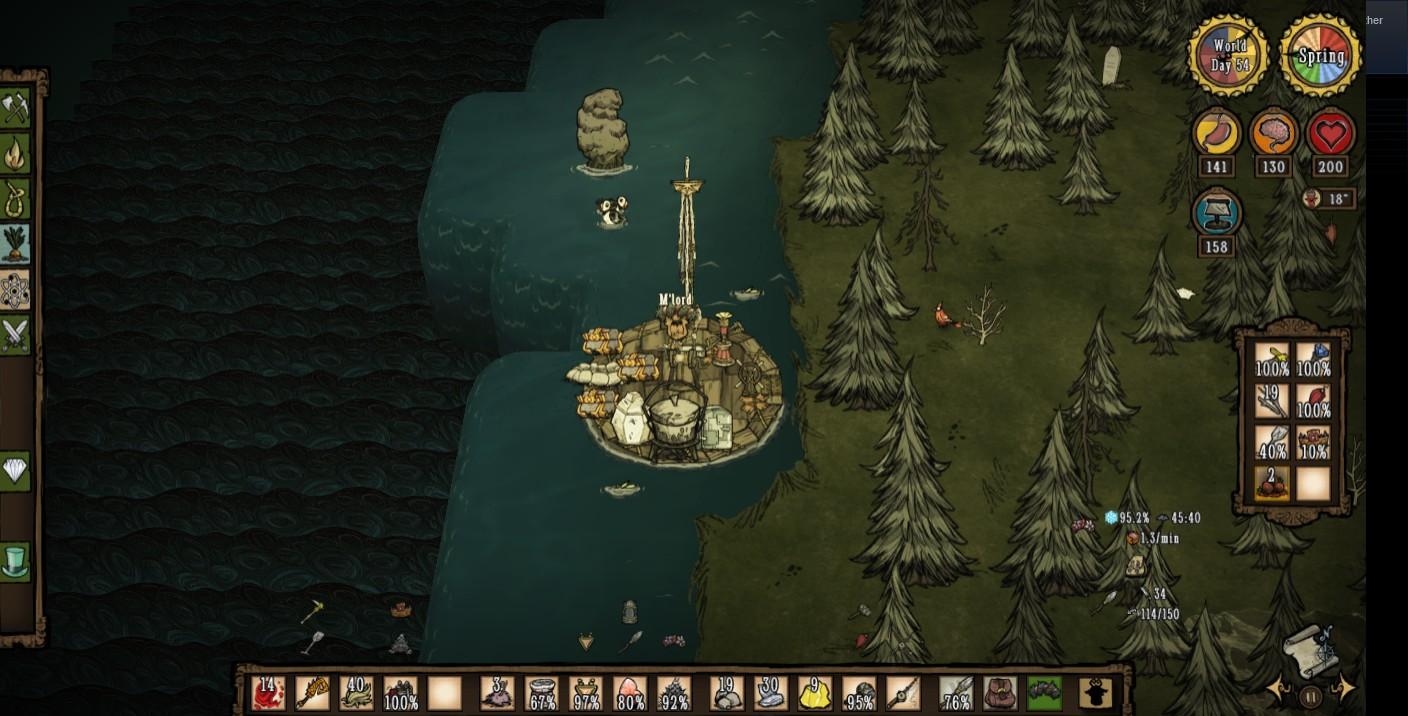The height and width of the screenshot is (716, 1408).
Task: Open the Fight crossed-swords crafting tab
Action: [x=15, y=335]
